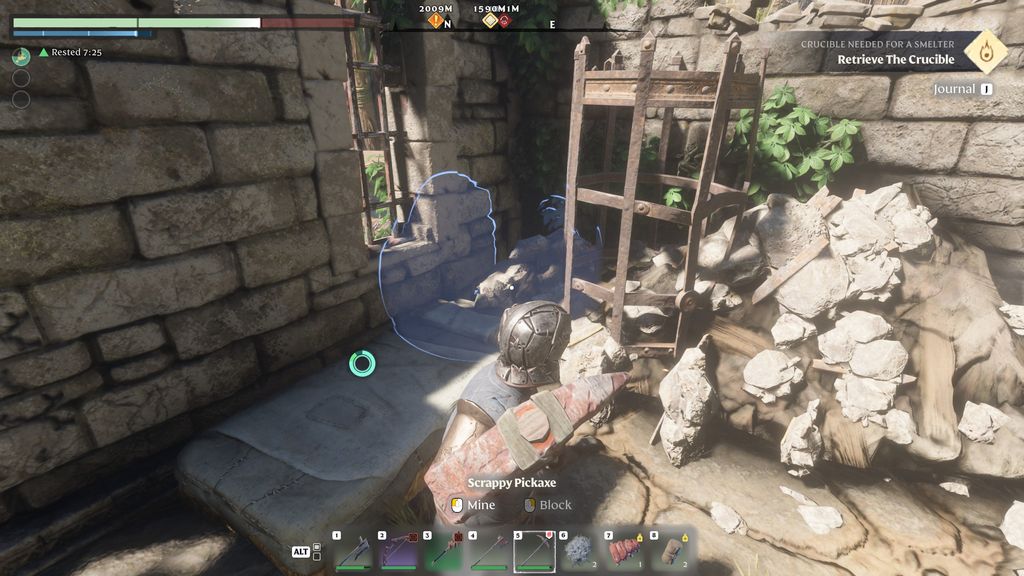This screenshot has width=1024, height=576.
Task: Select the hammer in hotbar slot 4
Action: tap(489, 551)
